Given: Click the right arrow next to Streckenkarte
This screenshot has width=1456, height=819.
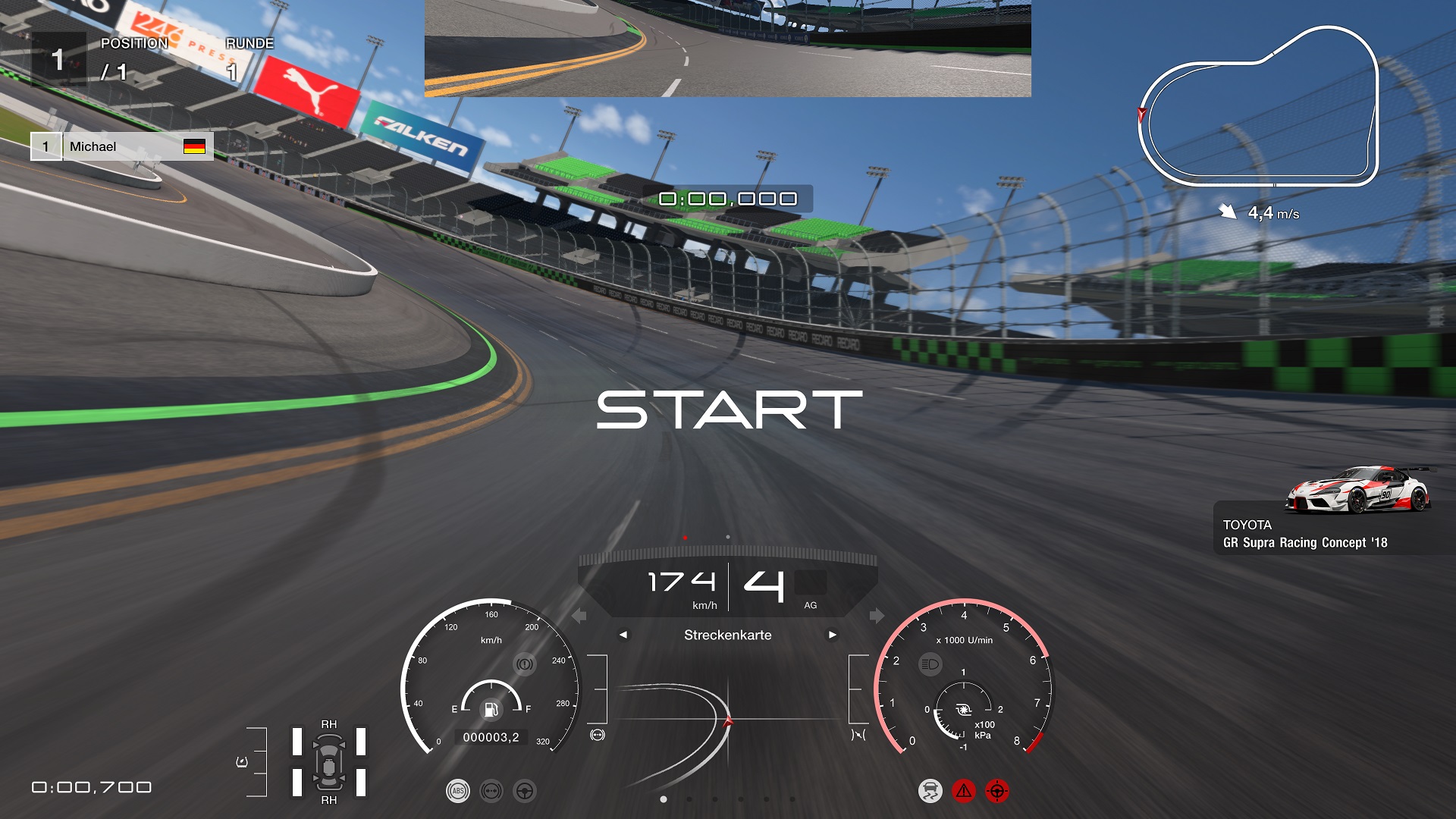Looking at the screenshot, I should click(833, 635).
